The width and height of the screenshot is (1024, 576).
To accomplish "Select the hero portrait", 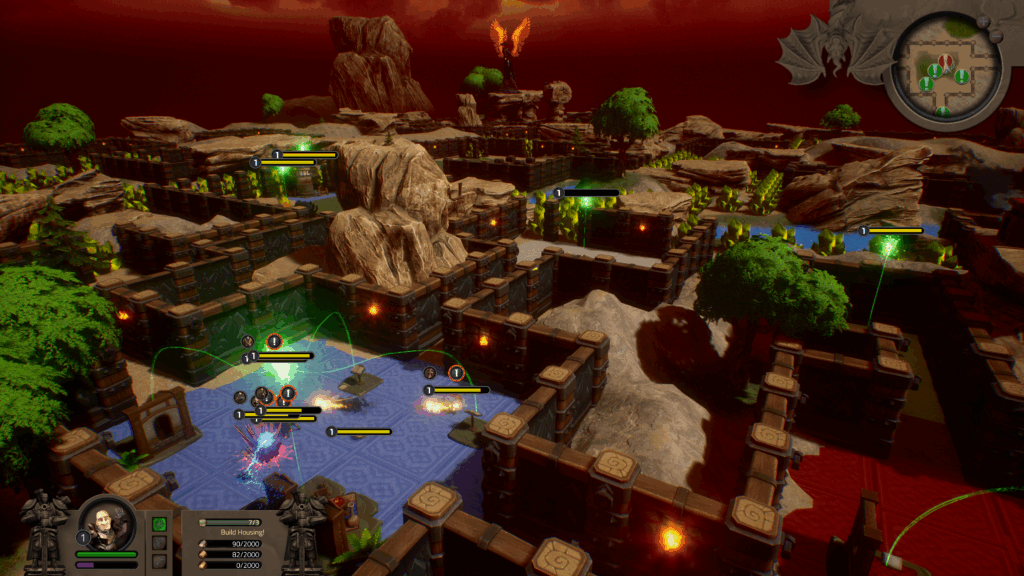I will coord(107,521).
